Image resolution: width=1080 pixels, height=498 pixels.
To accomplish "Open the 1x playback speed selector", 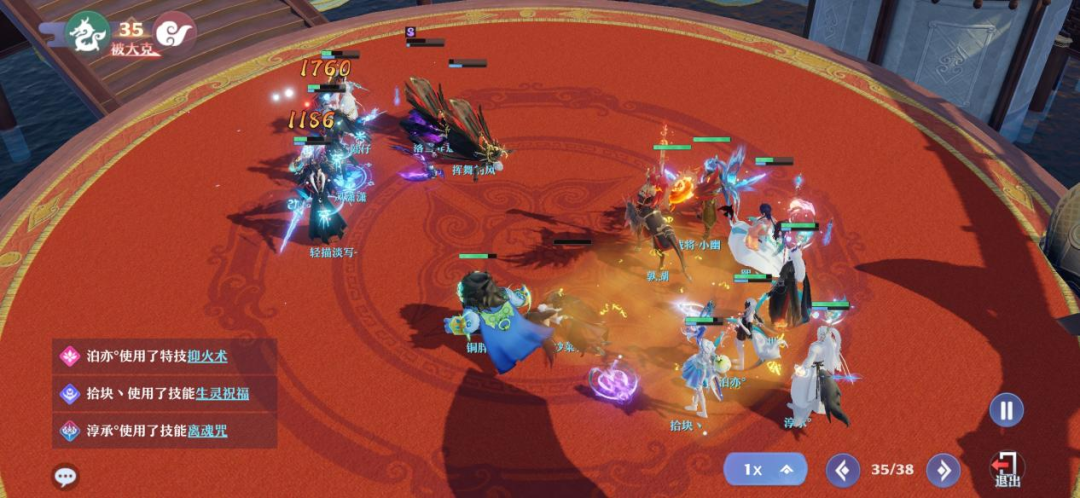I will point(766,469).
